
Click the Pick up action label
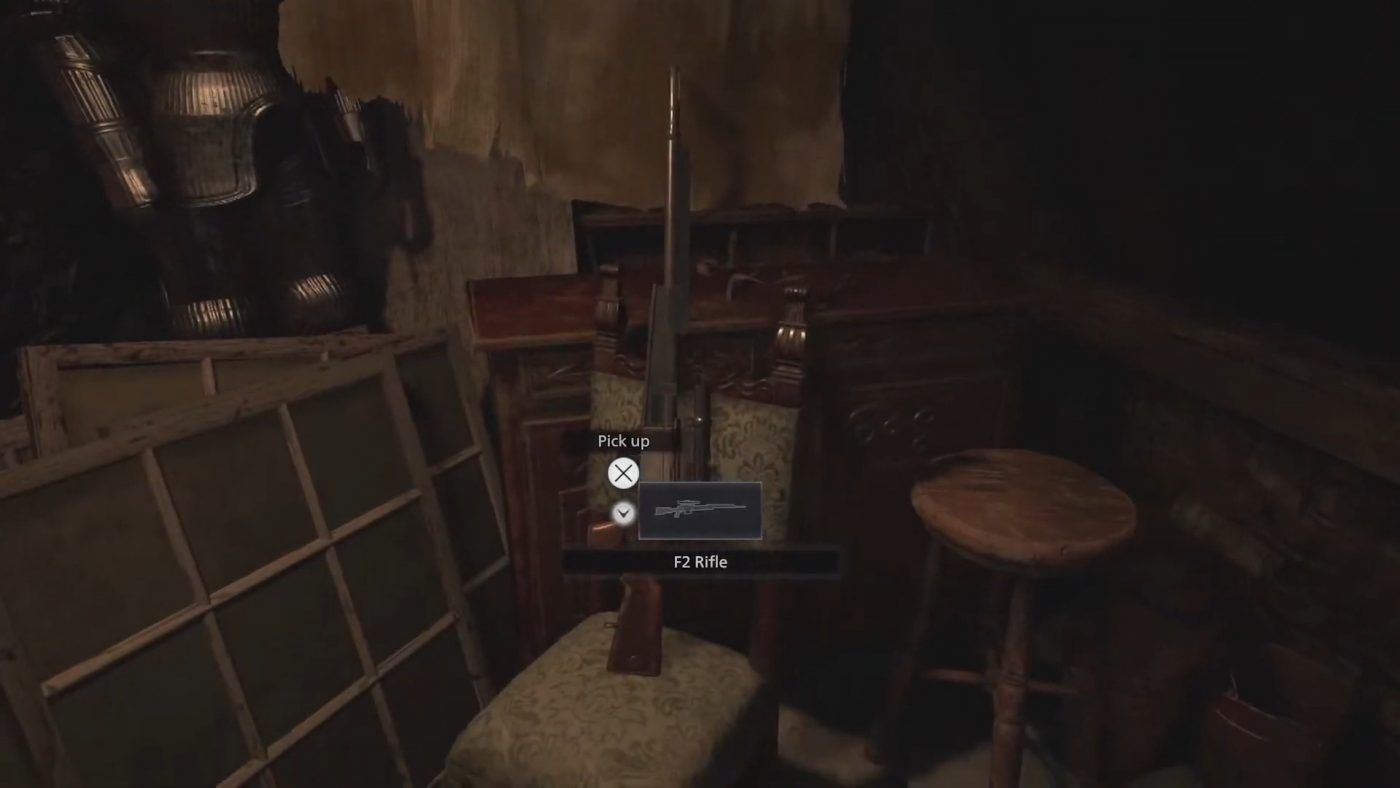622,440
